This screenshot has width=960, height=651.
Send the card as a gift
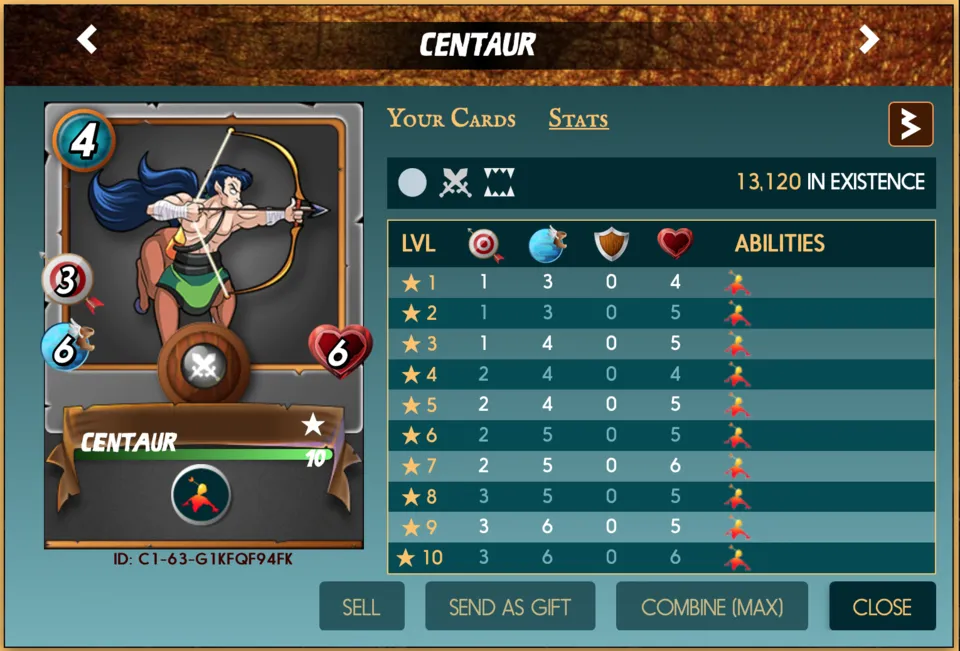510,607
